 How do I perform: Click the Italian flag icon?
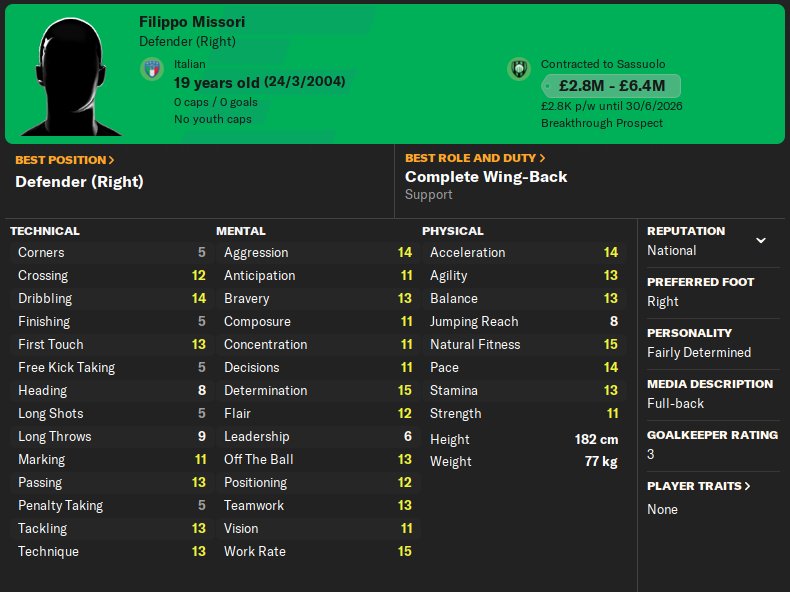(x=152, y=69)
